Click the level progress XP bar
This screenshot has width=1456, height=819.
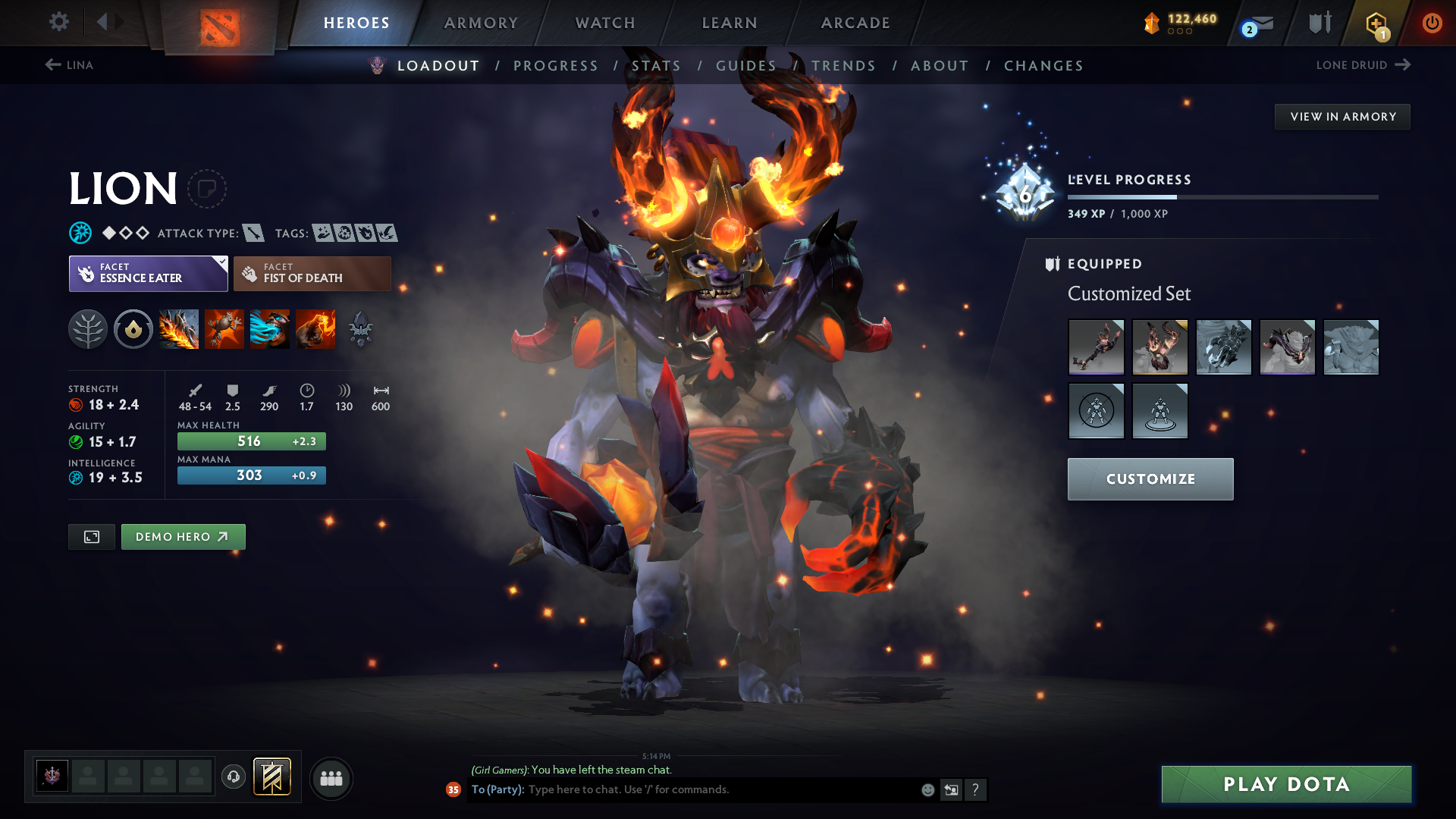coord(1222,197)
